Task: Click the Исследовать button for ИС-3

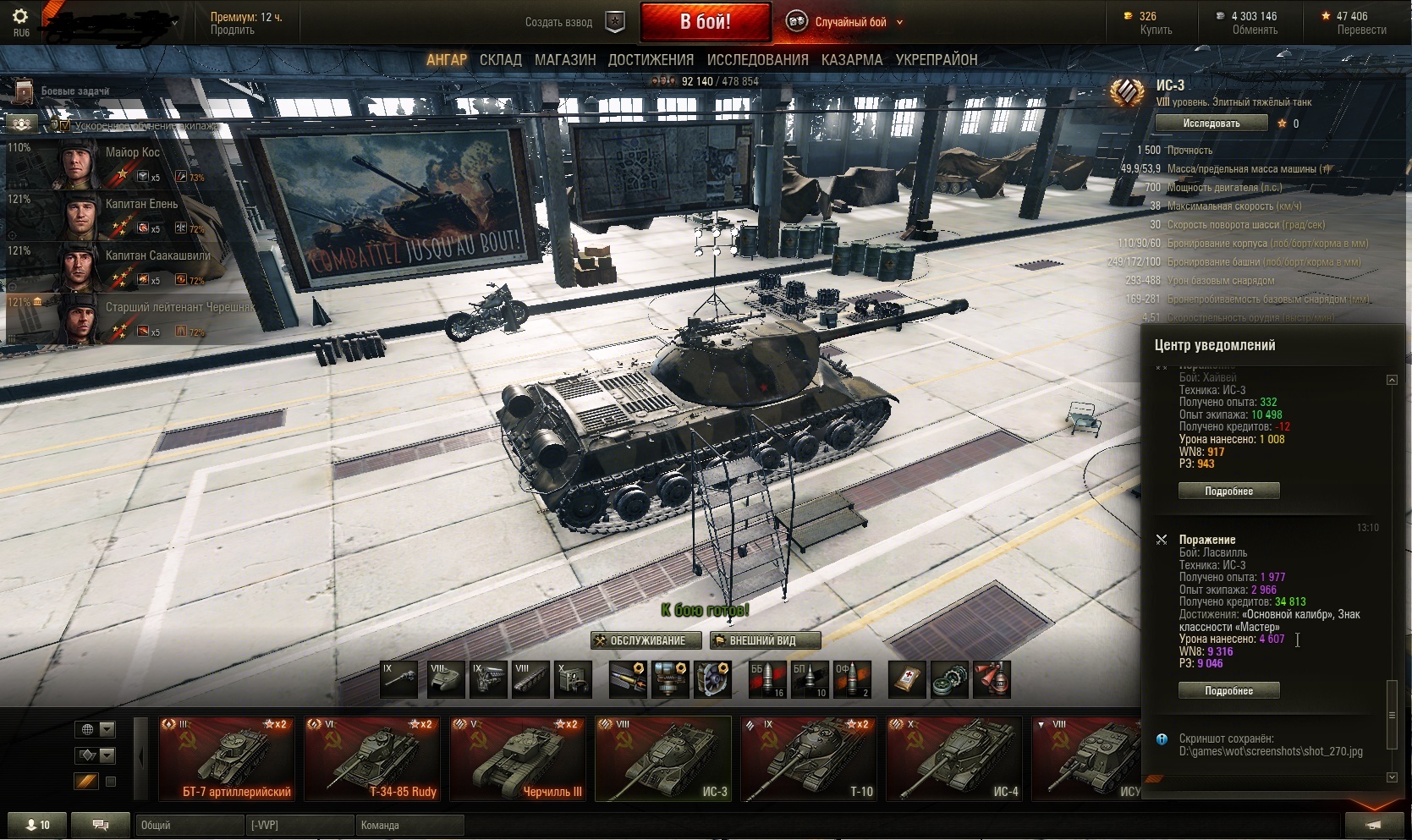Action: (1211, 124)
